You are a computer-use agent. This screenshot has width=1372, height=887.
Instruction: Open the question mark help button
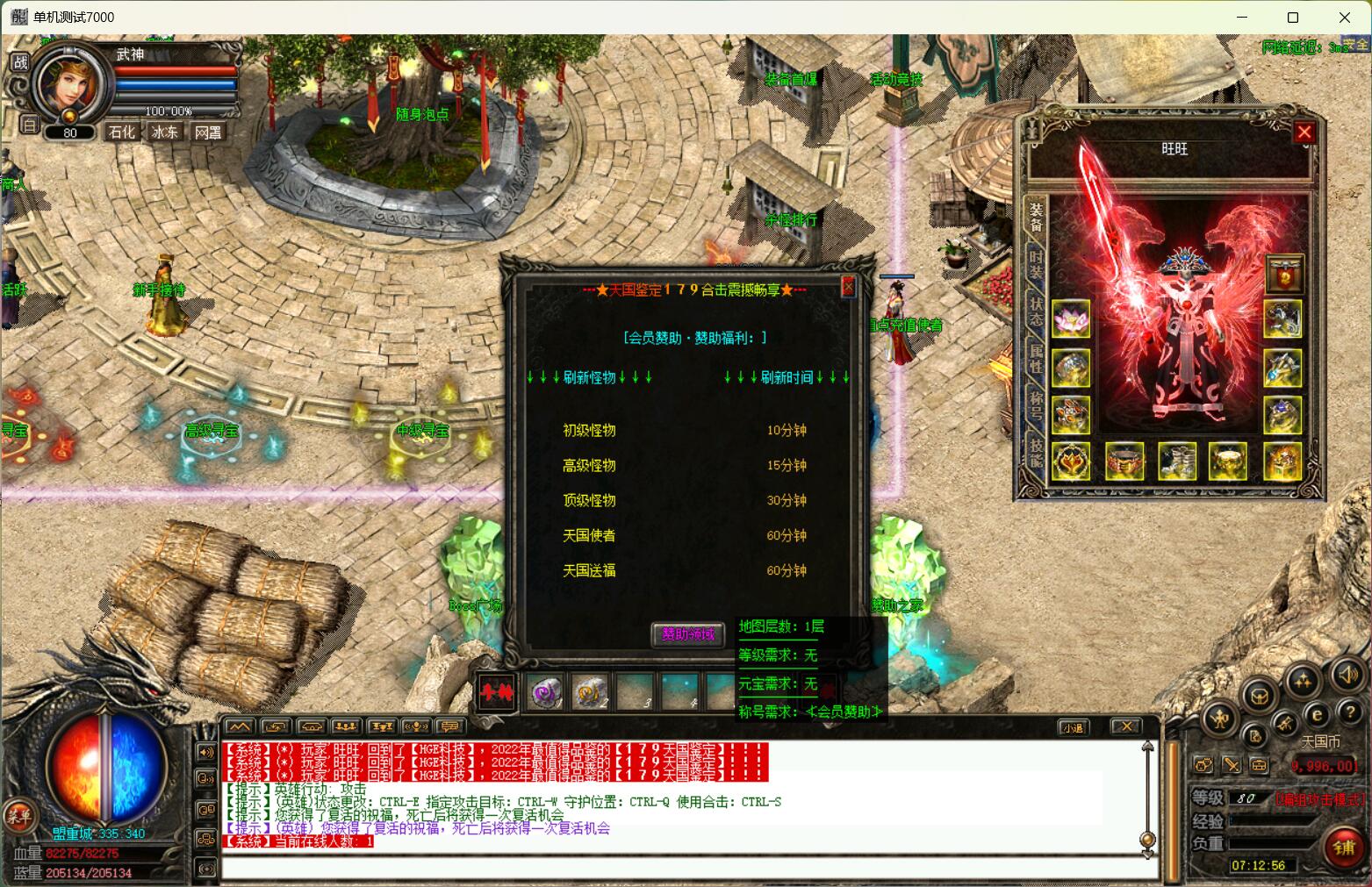click(x=1352, y=713)
